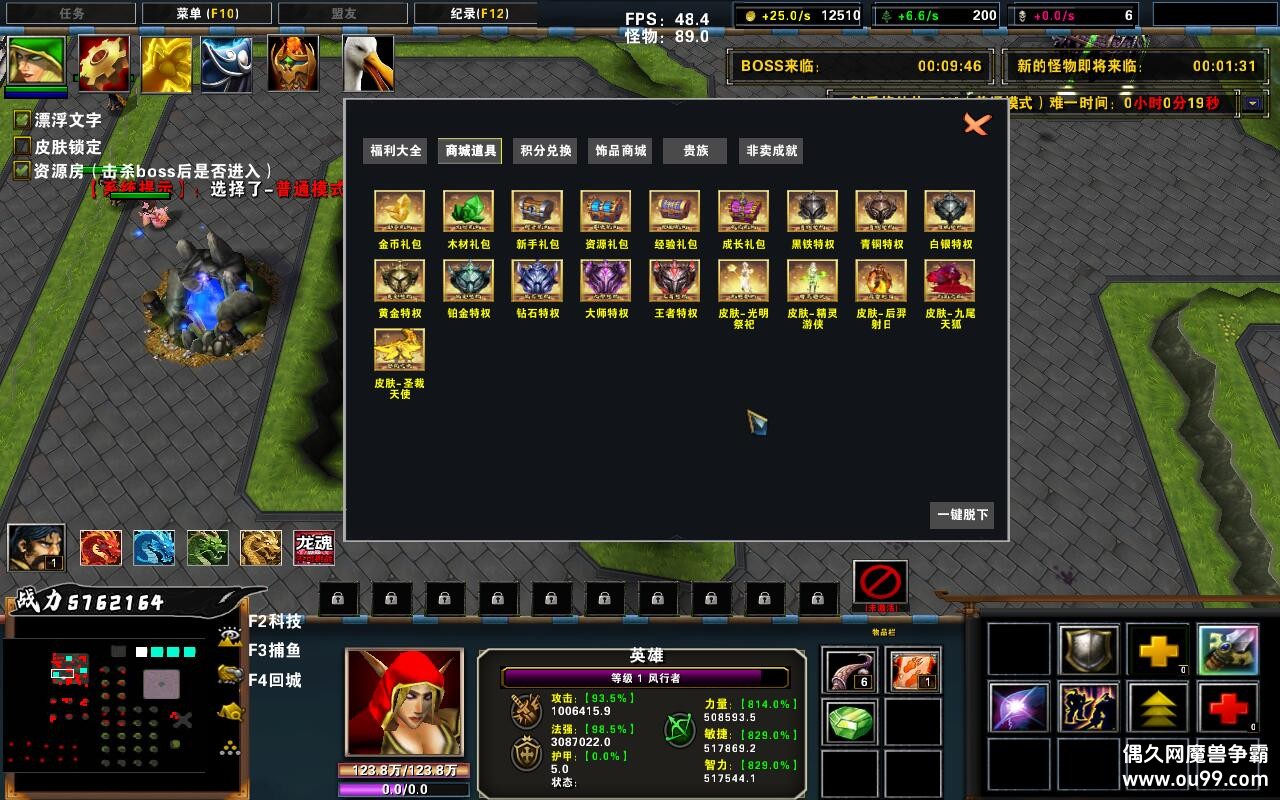1280x800 pixels.
Task: Switch to the 福利大全 tab
Action: [396, 151]
